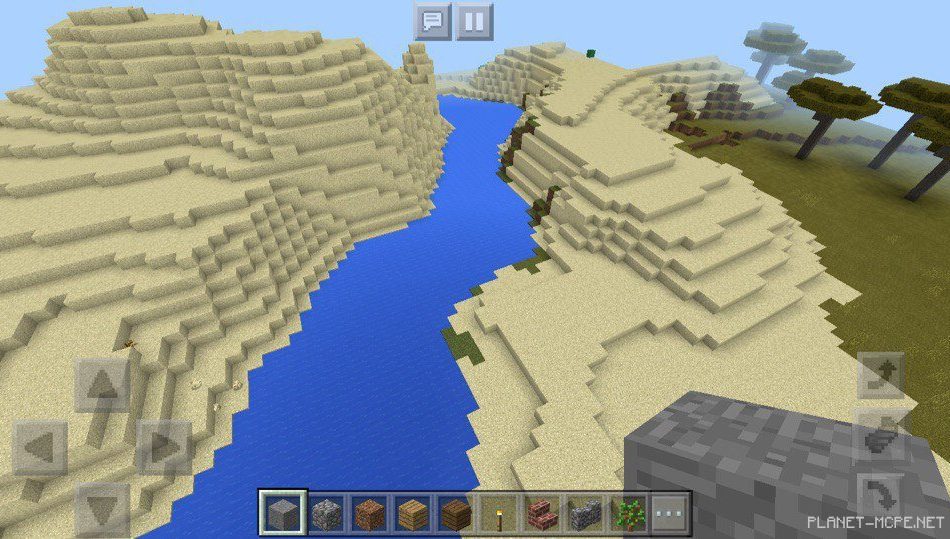The image size is (950, 539).
Task: Select the sapling hotbar slot
Action: pyautogui.click(x=628, y=514)
